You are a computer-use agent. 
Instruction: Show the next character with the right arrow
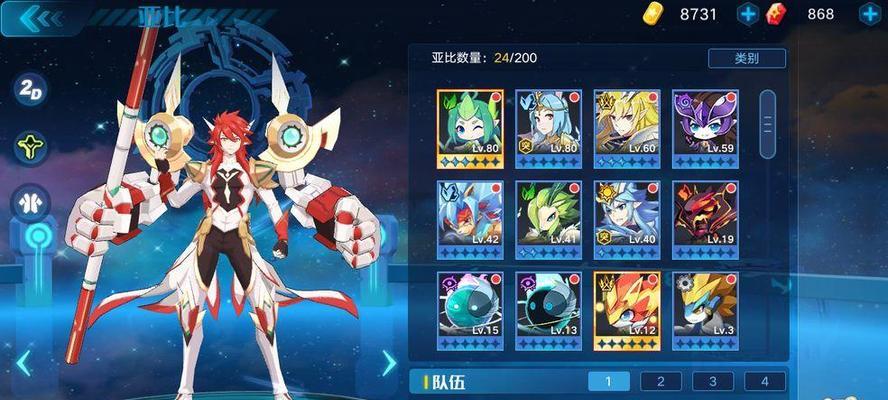389,363
